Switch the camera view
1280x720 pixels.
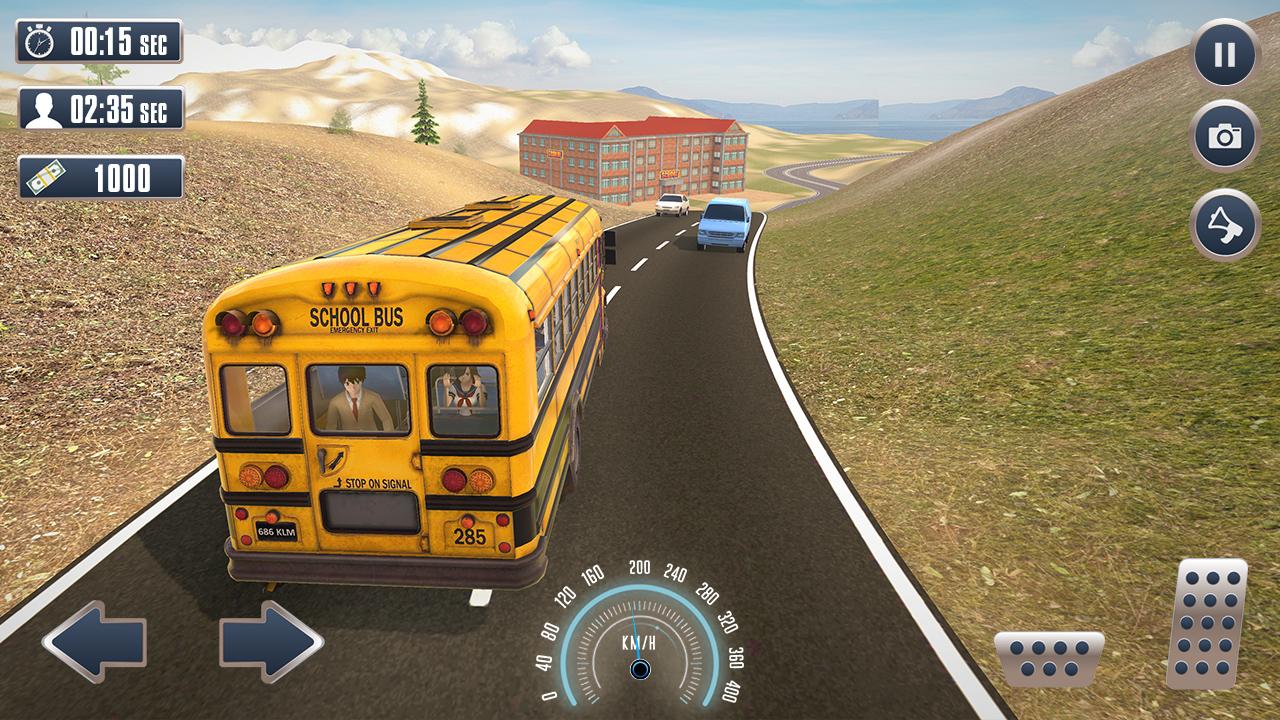point(1225,137)
